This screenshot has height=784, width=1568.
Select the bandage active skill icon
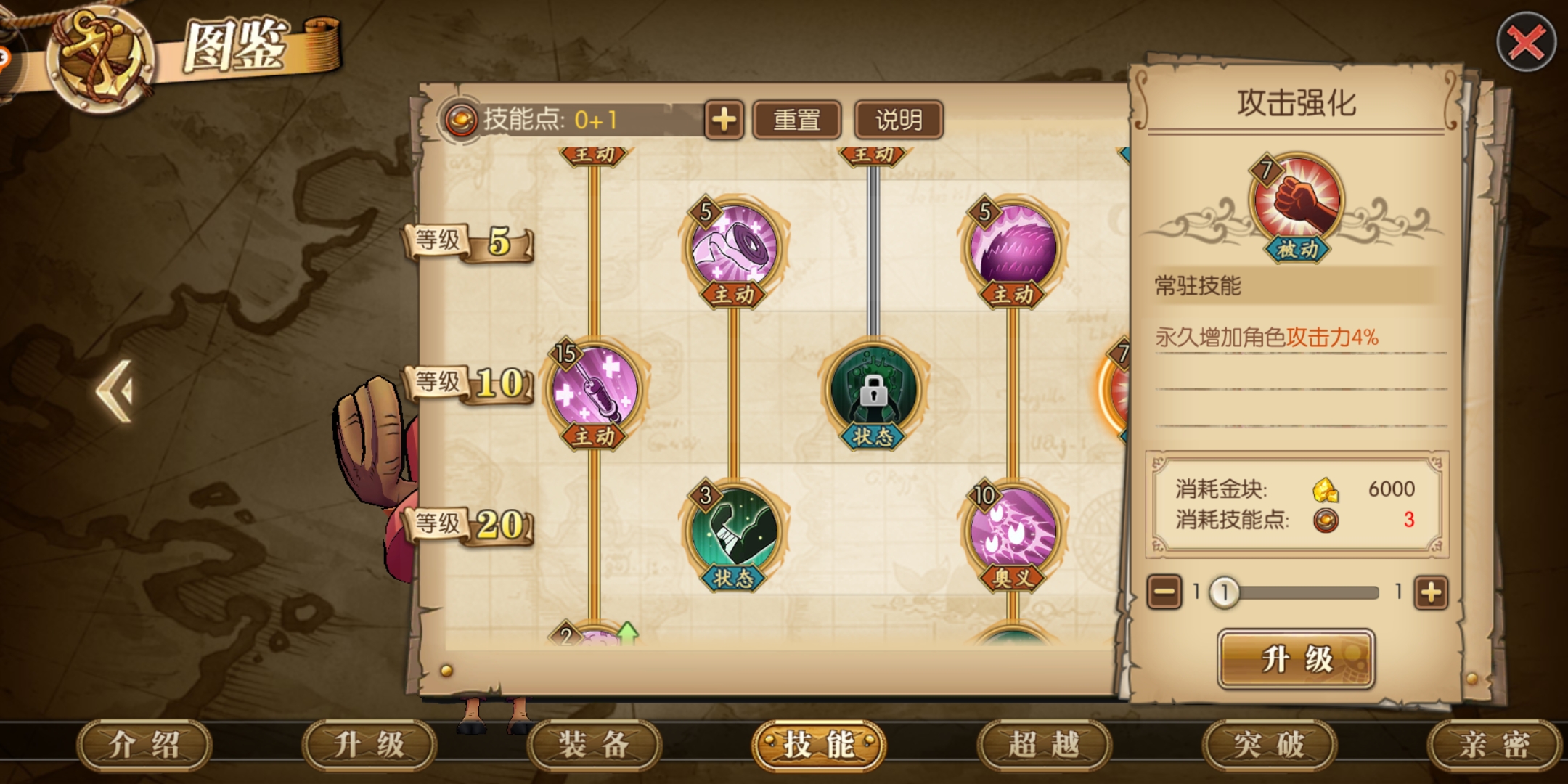(x=735, y=245)
